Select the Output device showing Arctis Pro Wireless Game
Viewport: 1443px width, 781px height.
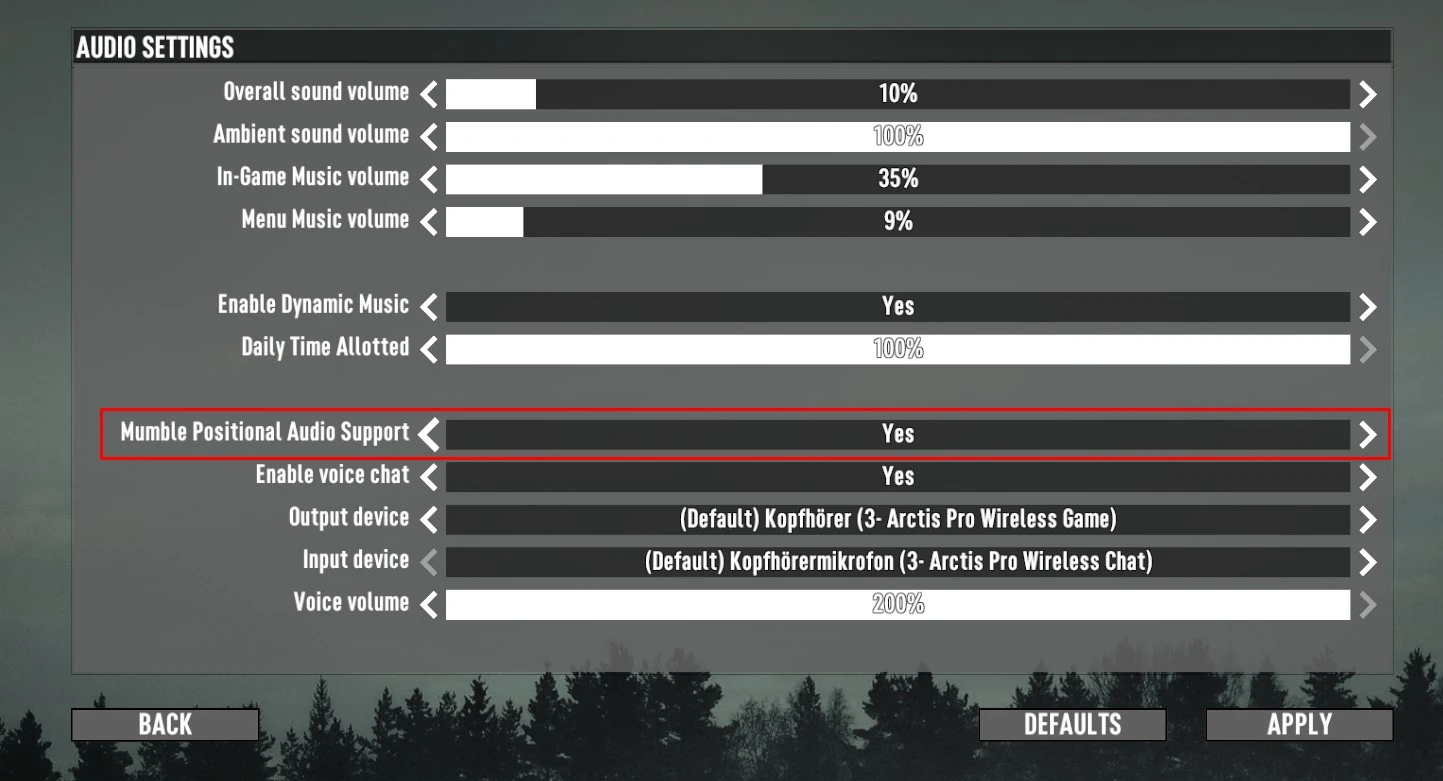(897, 519)
